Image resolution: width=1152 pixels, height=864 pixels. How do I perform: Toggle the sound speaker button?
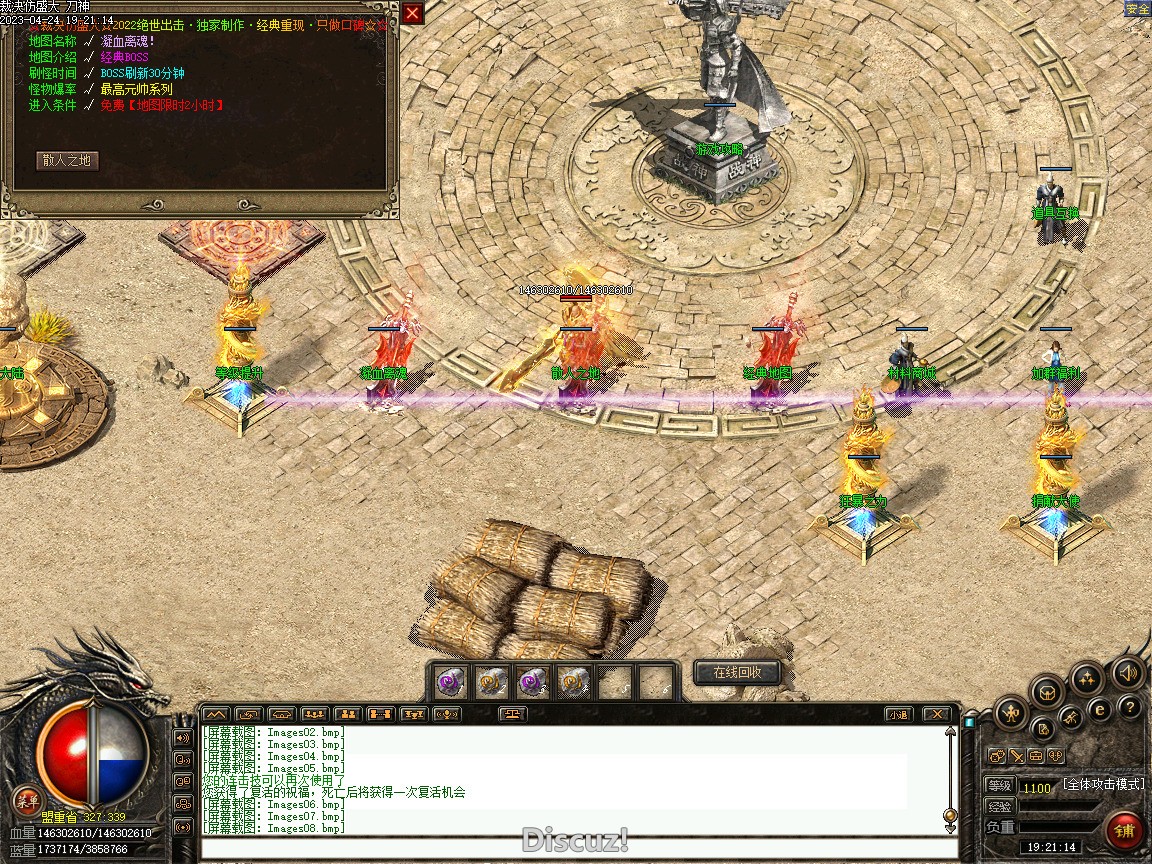point(1128,673)
